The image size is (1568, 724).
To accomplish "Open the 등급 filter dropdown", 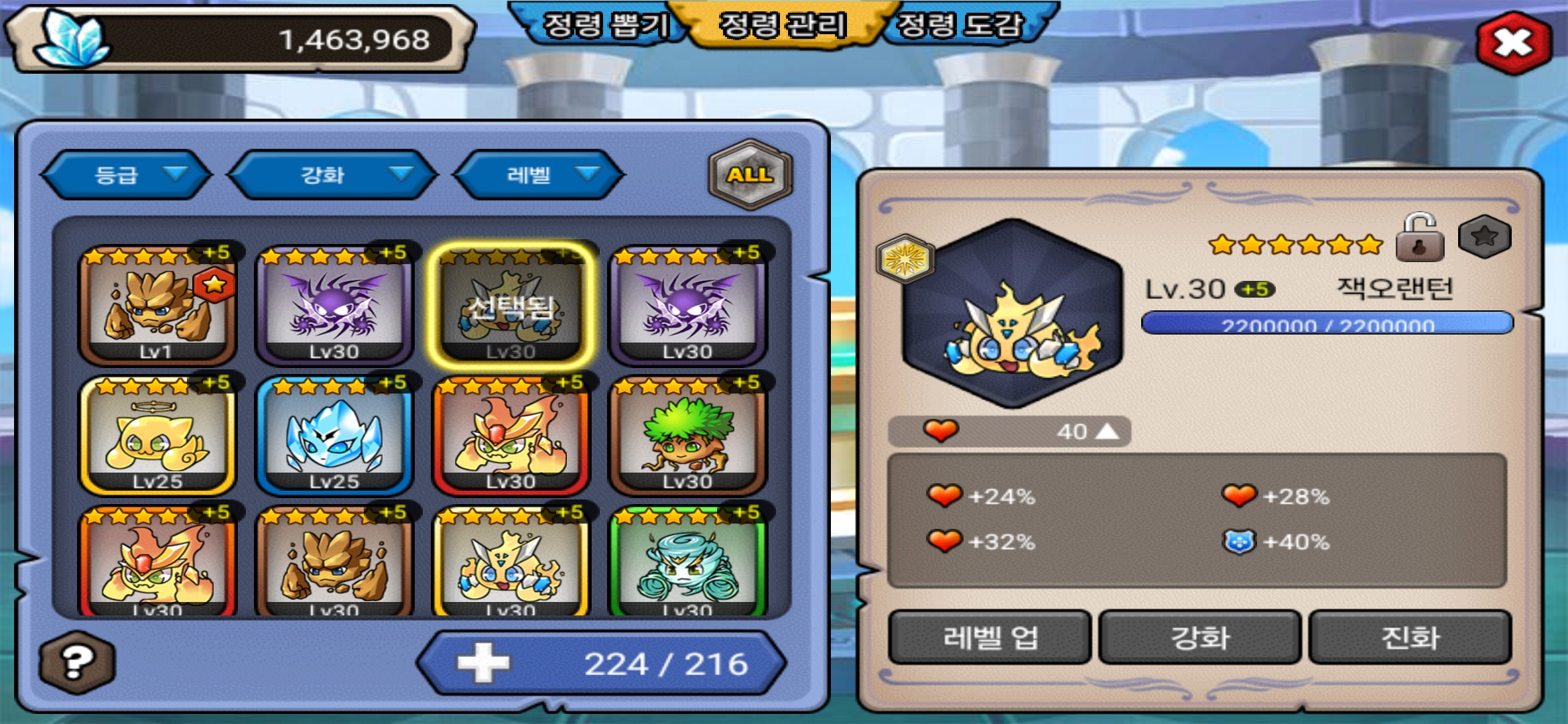I will pyautogui.click(x=126, y=175).
